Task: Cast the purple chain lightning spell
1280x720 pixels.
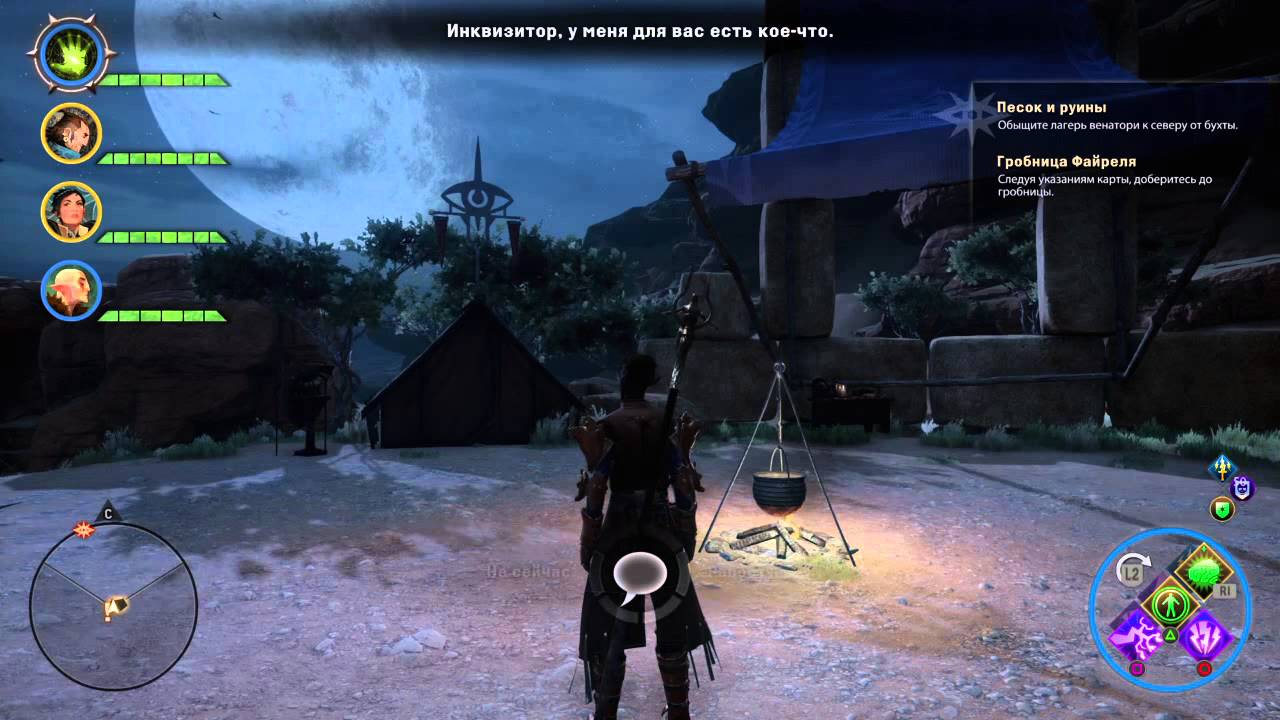Action: click(x=1136, y=636)
